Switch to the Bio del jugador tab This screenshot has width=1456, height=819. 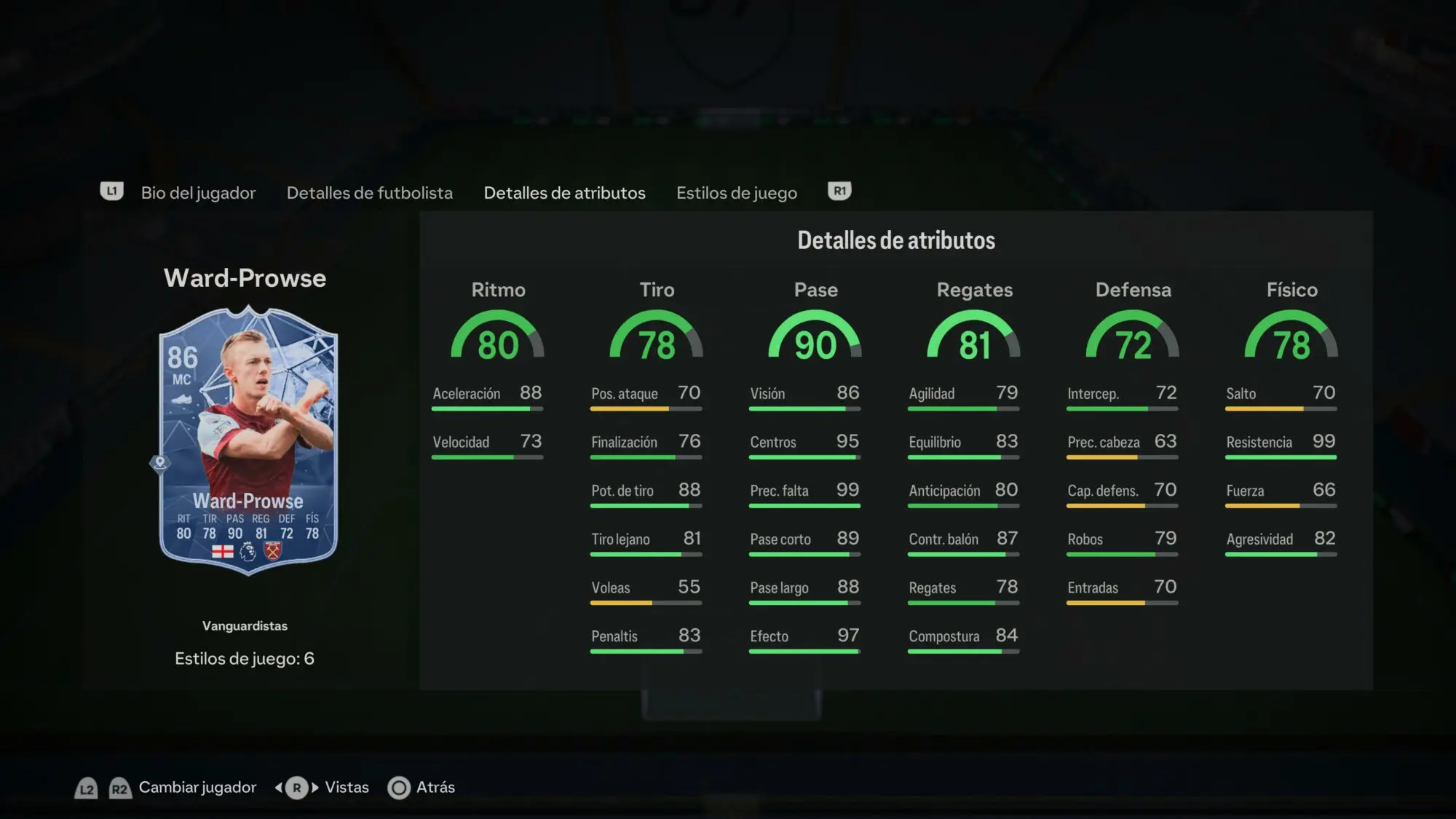(x=198, y=193)
